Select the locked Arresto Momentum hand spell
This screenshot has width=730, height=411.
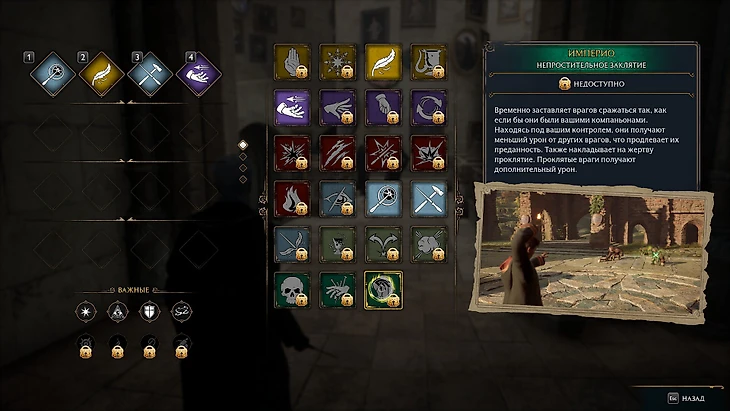click(x=291, y=60)
